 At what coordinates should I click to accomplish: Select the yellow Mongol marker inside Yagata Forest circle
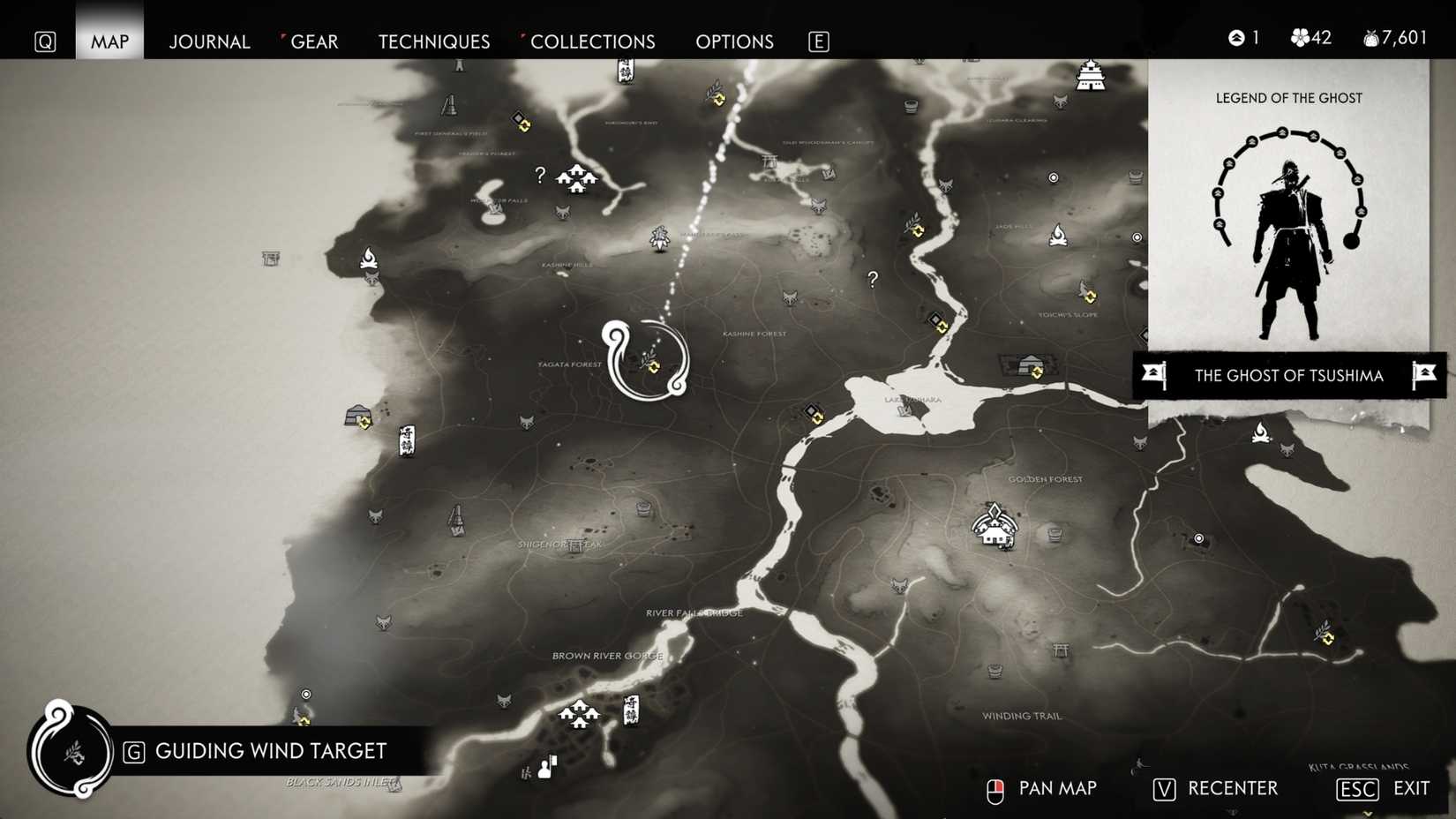(653, 367)
